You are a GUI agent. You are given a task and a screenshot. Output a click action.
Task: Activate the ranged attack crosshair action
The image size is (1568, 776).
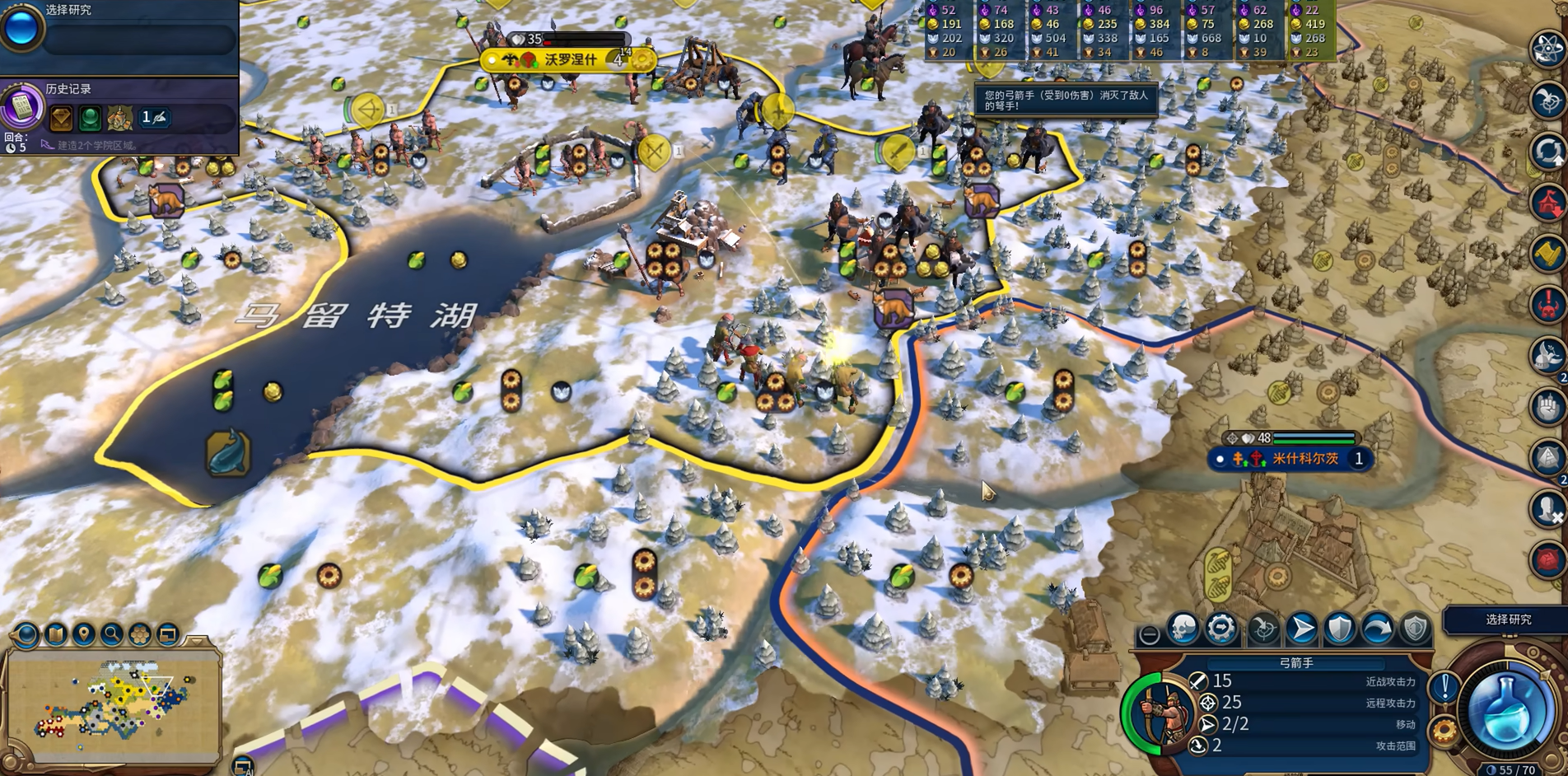pos(1262,629)
